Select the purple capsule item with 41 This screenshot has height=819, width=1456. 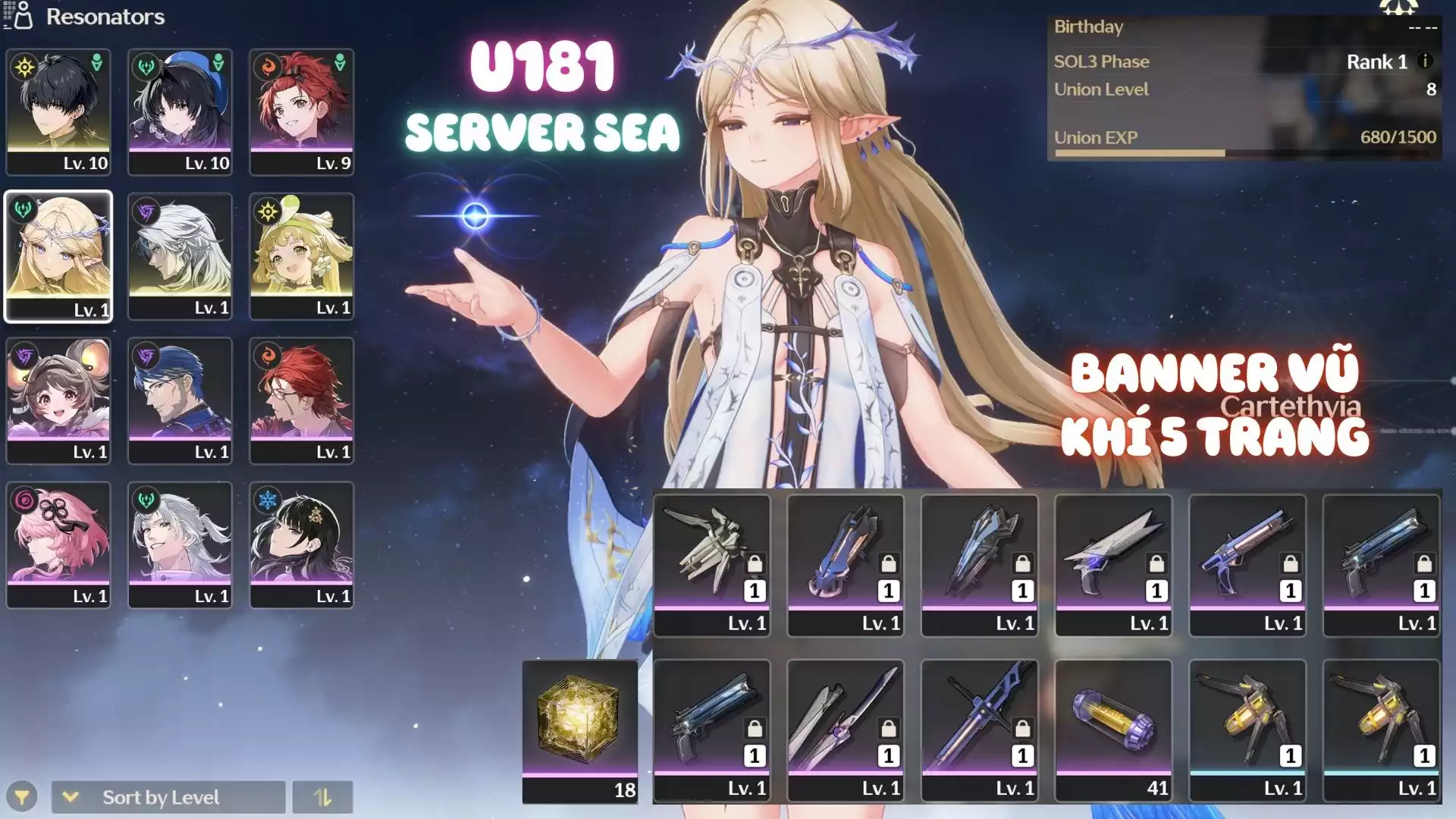point(1113,730)
